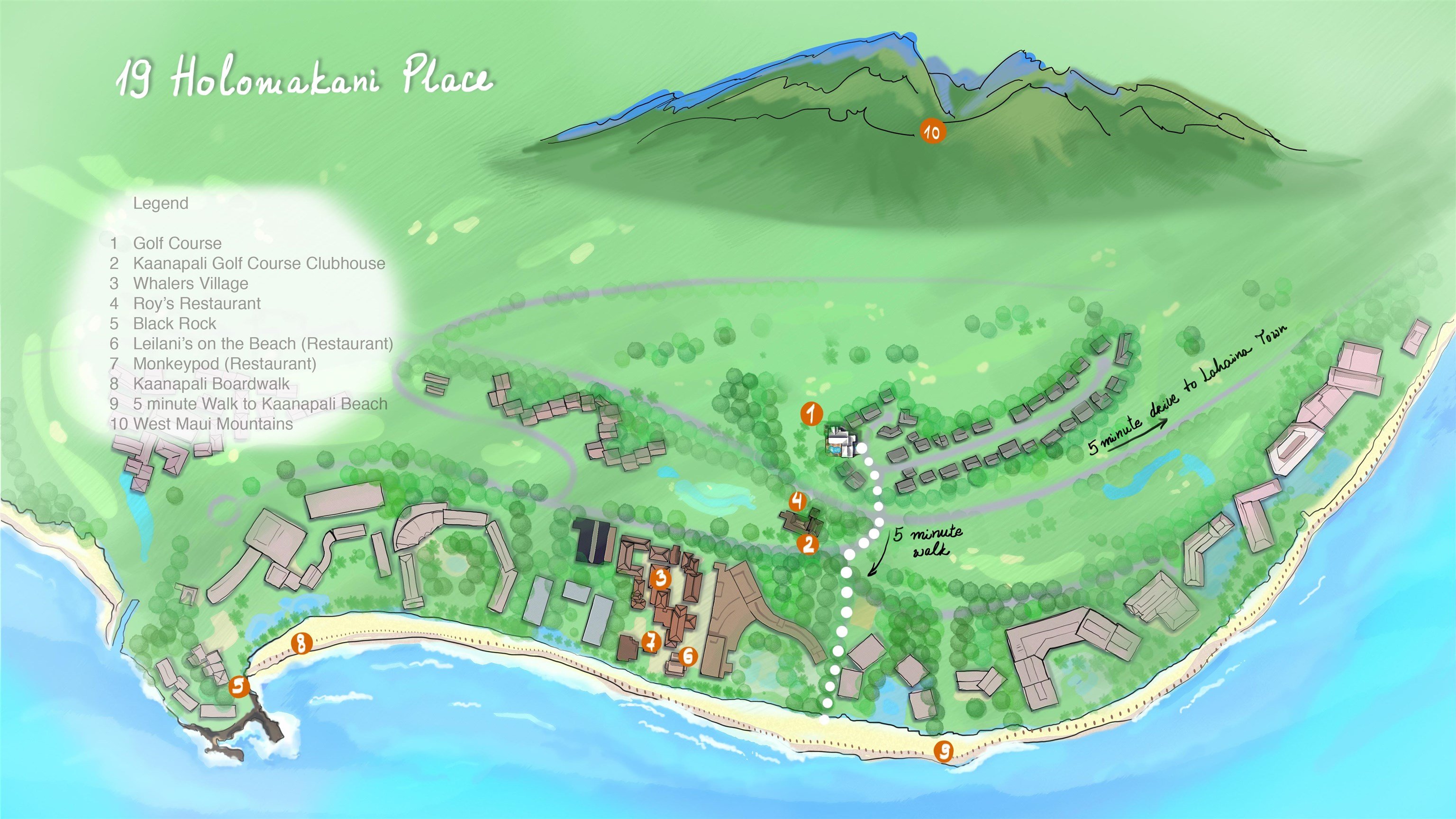This screenshot has width=1456, height=819.
Task: Choose orange marker 3 on the brown-roofed village
Action: tap(660, 578)
